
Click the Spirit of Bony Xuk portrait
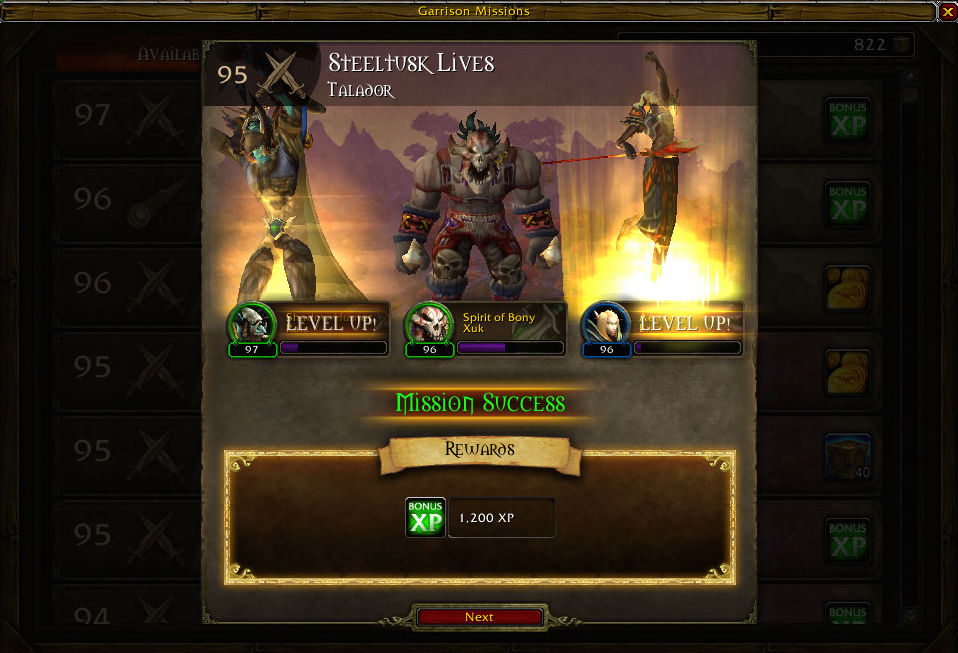pos(428,324)
